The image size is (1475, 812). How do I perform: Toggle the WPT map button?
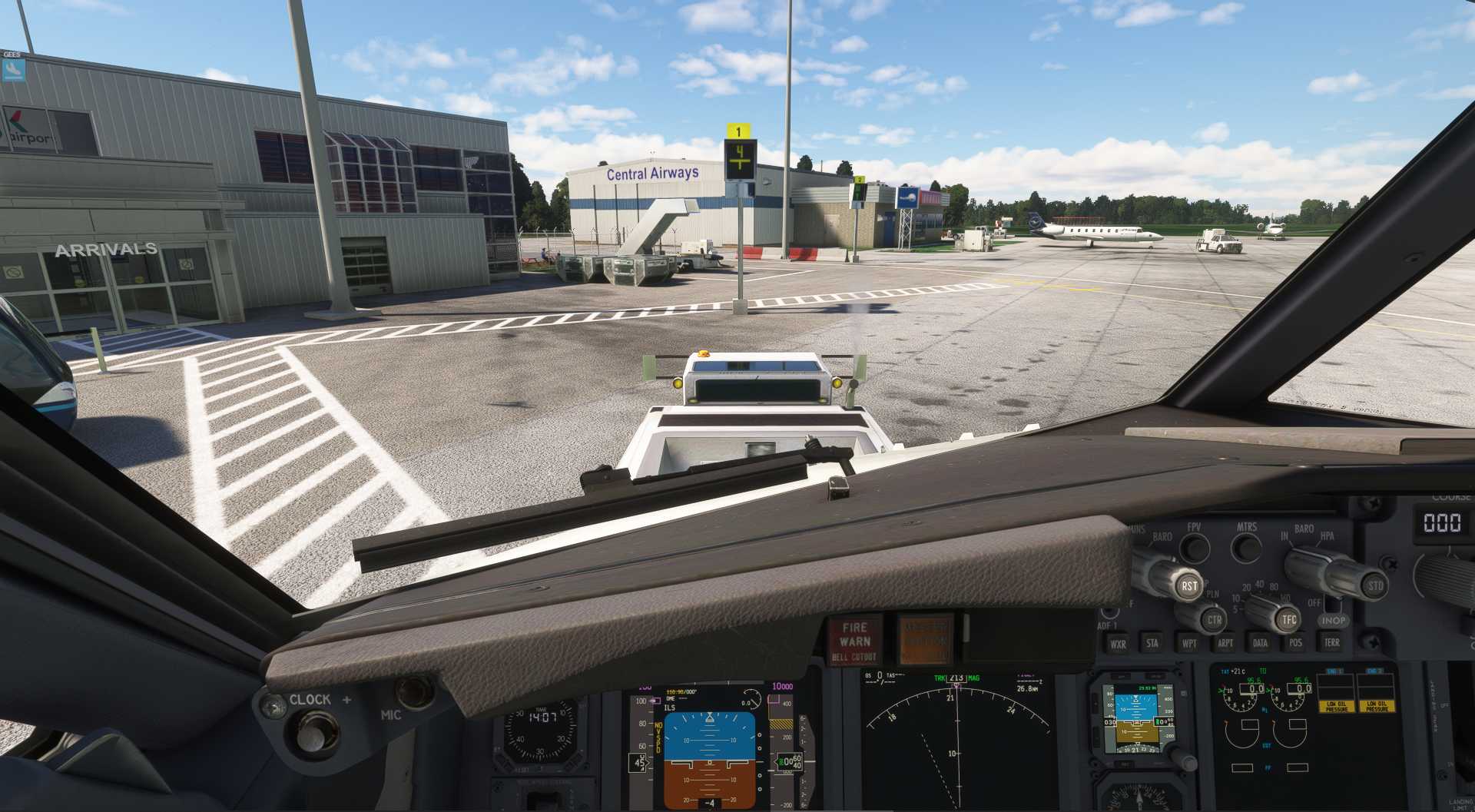coord(1188,644)
